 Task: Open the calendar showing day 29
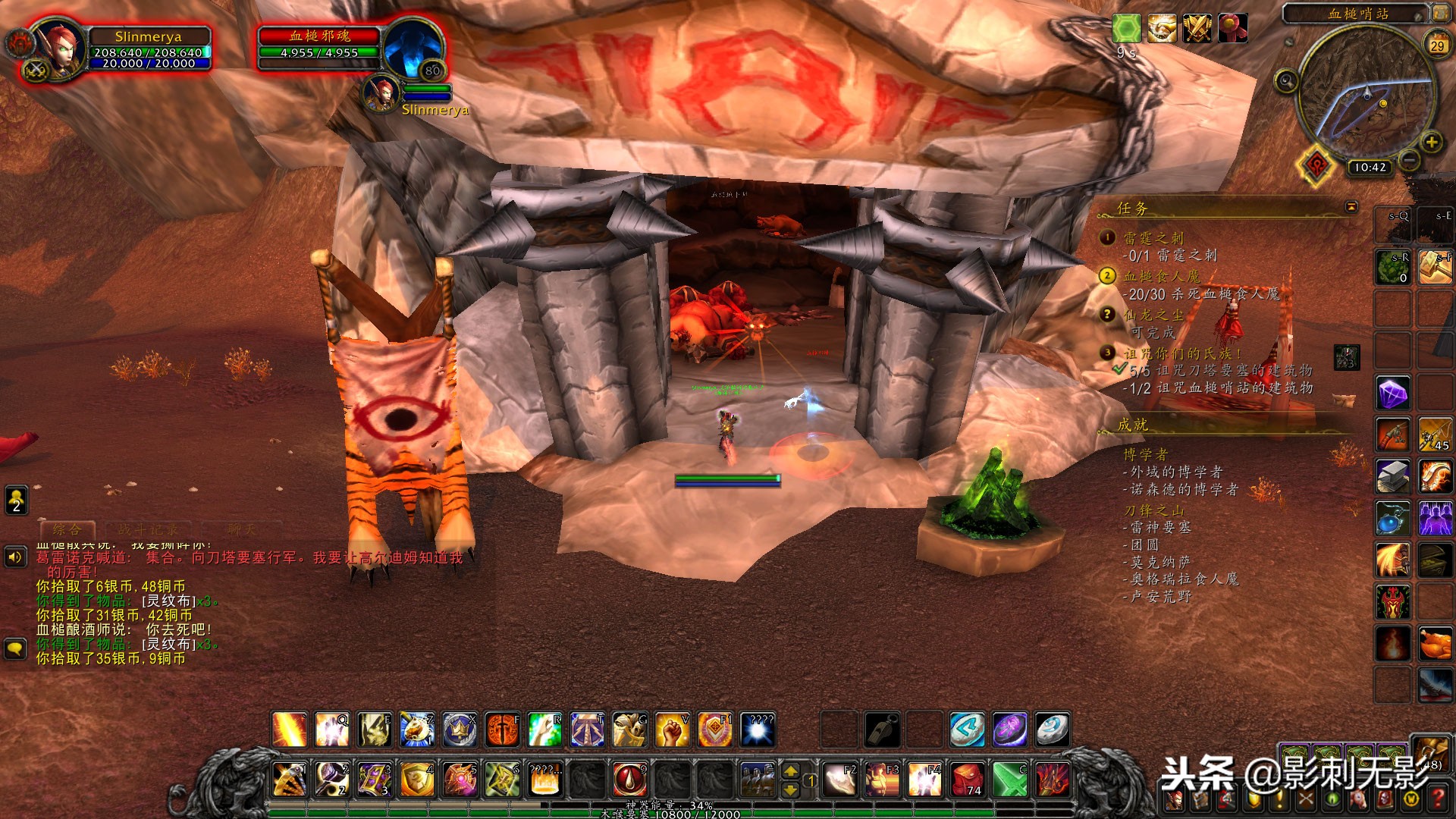pyautogui.click(x=1437, y=45)
